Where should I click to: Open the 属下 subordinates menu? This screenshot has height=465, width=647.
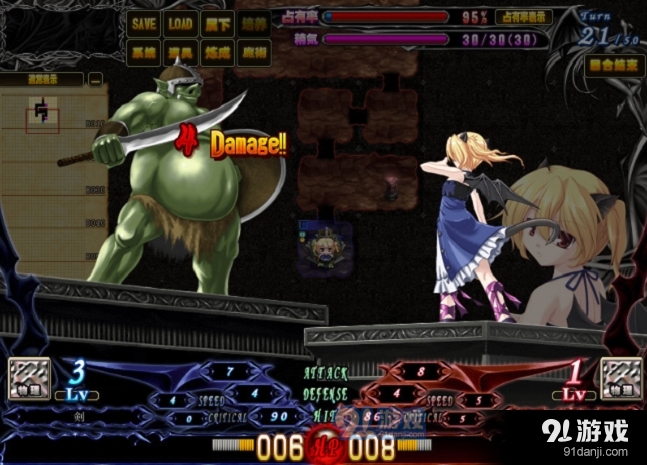pyautogui.click(x=215, y=23)
